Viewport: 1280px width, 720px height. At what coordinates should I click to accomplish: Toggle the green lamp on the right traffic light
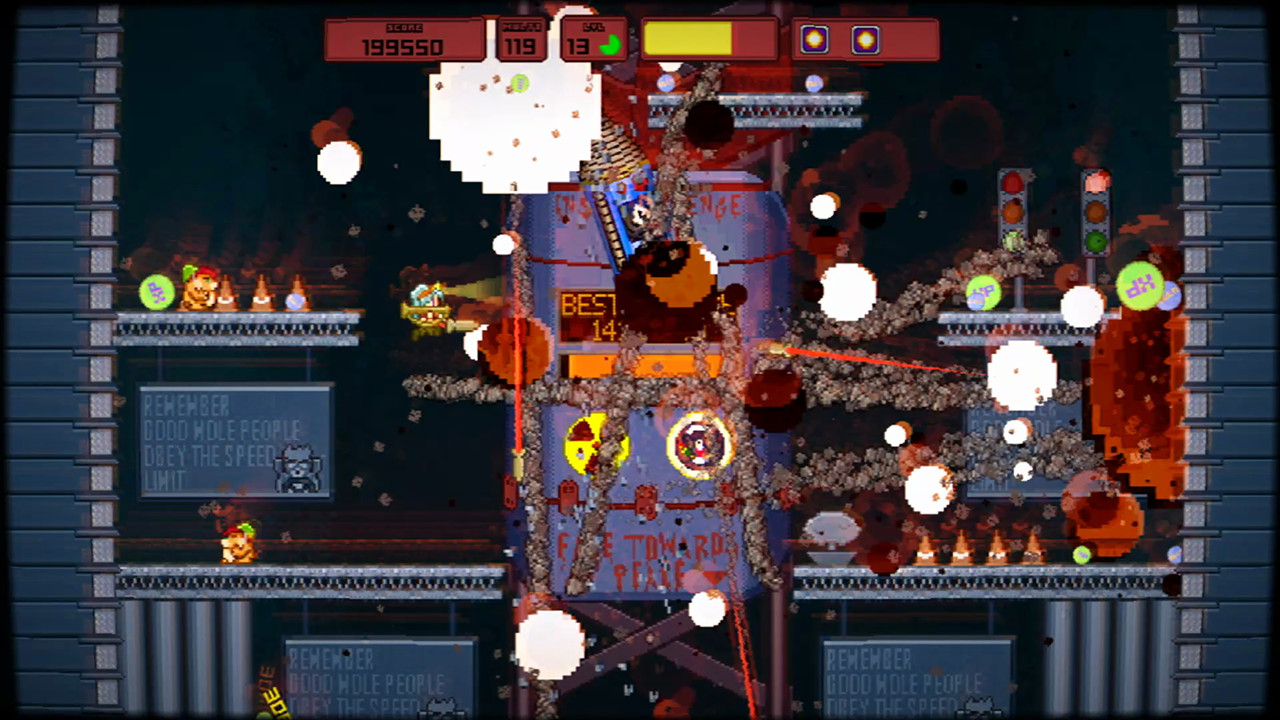pos(1095,240)
